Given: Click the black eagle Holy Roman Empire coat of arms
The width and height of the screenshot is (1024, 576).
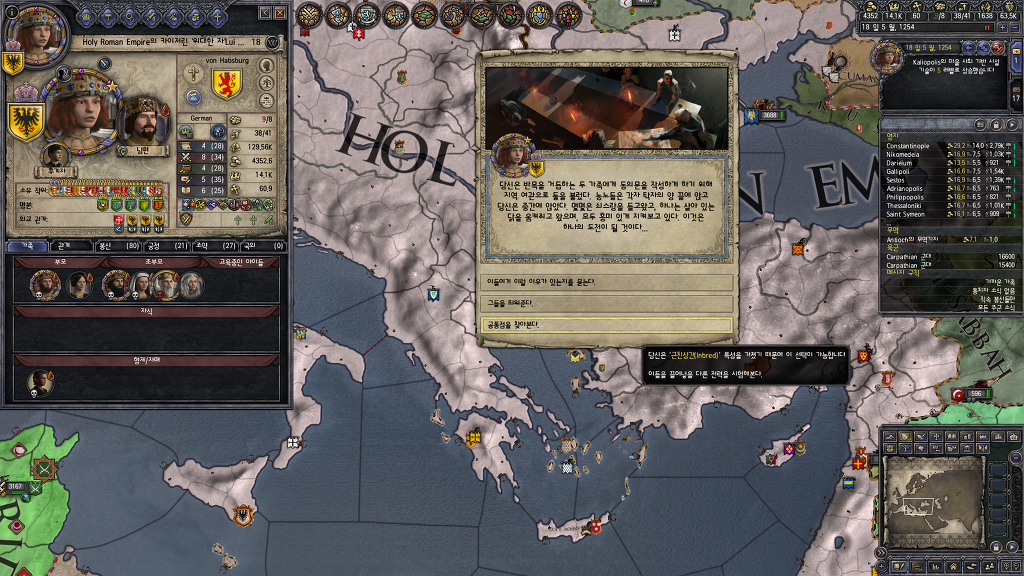Looking at the screenshot, I should coord(26,120).
